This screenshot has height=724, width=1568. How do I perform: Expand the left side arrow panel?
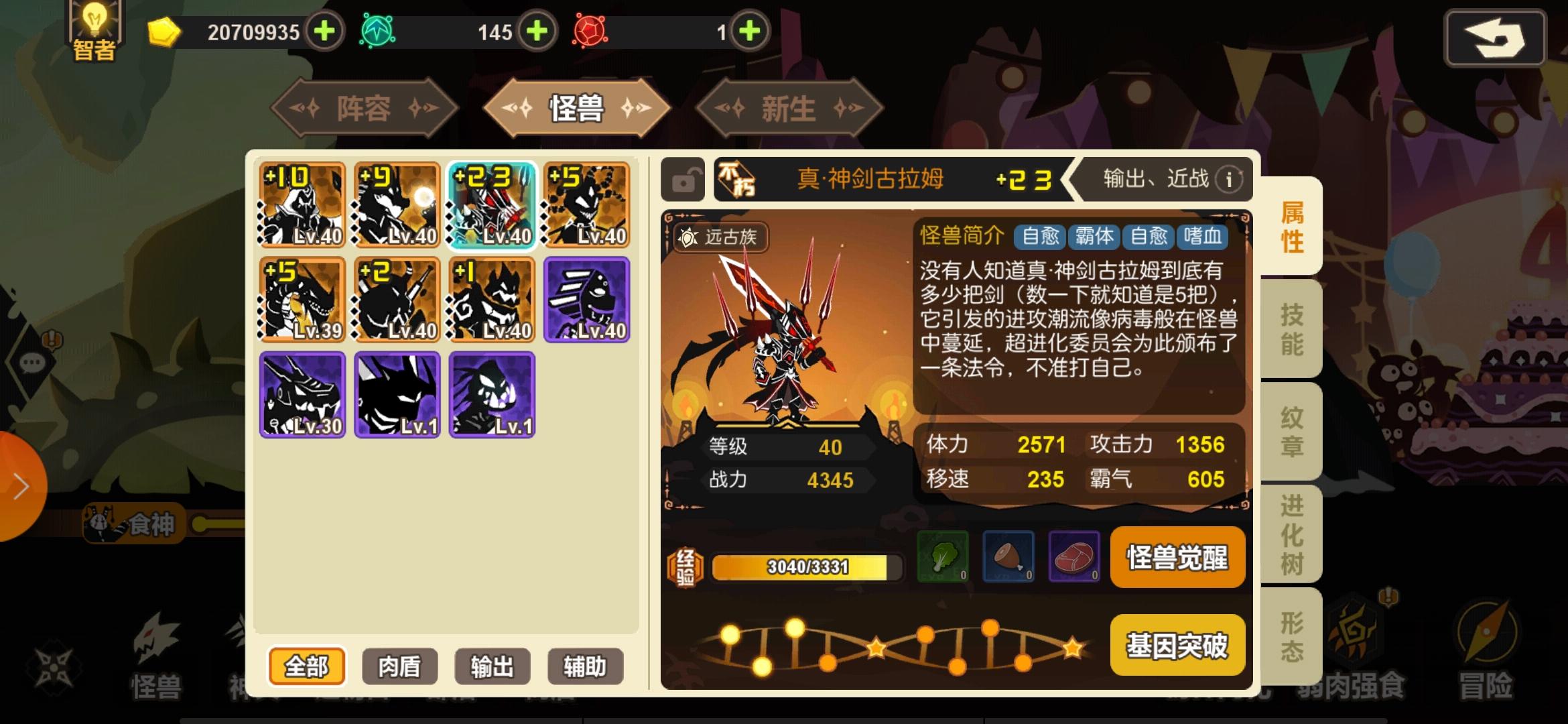20,486
